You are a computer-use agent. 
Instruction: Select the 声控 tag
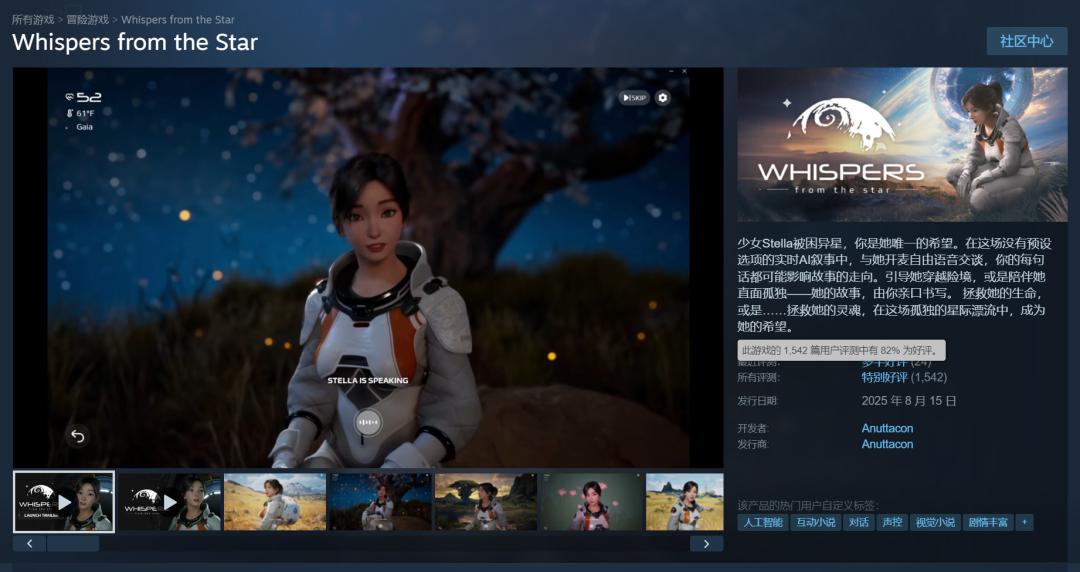pos(891,522)
